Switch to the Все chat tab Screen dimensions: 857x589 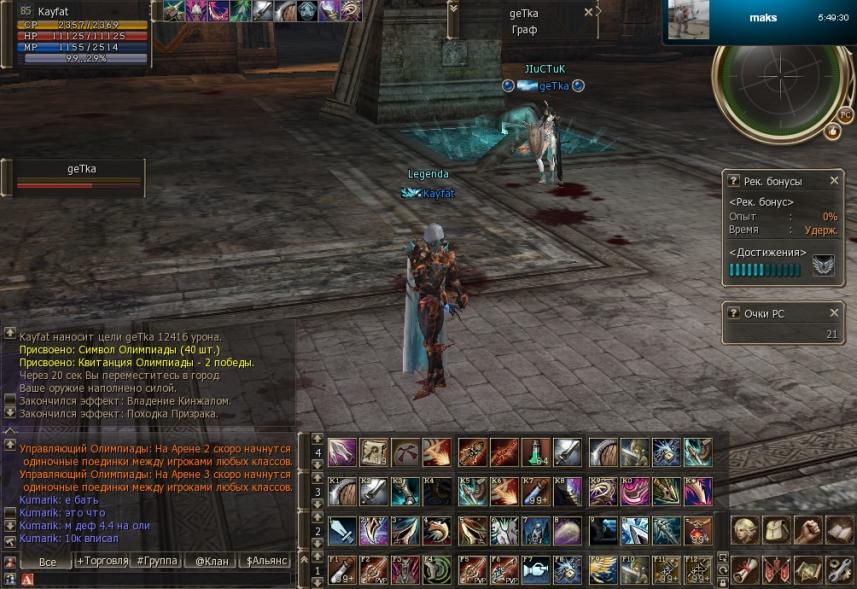[x=47, y=561]
